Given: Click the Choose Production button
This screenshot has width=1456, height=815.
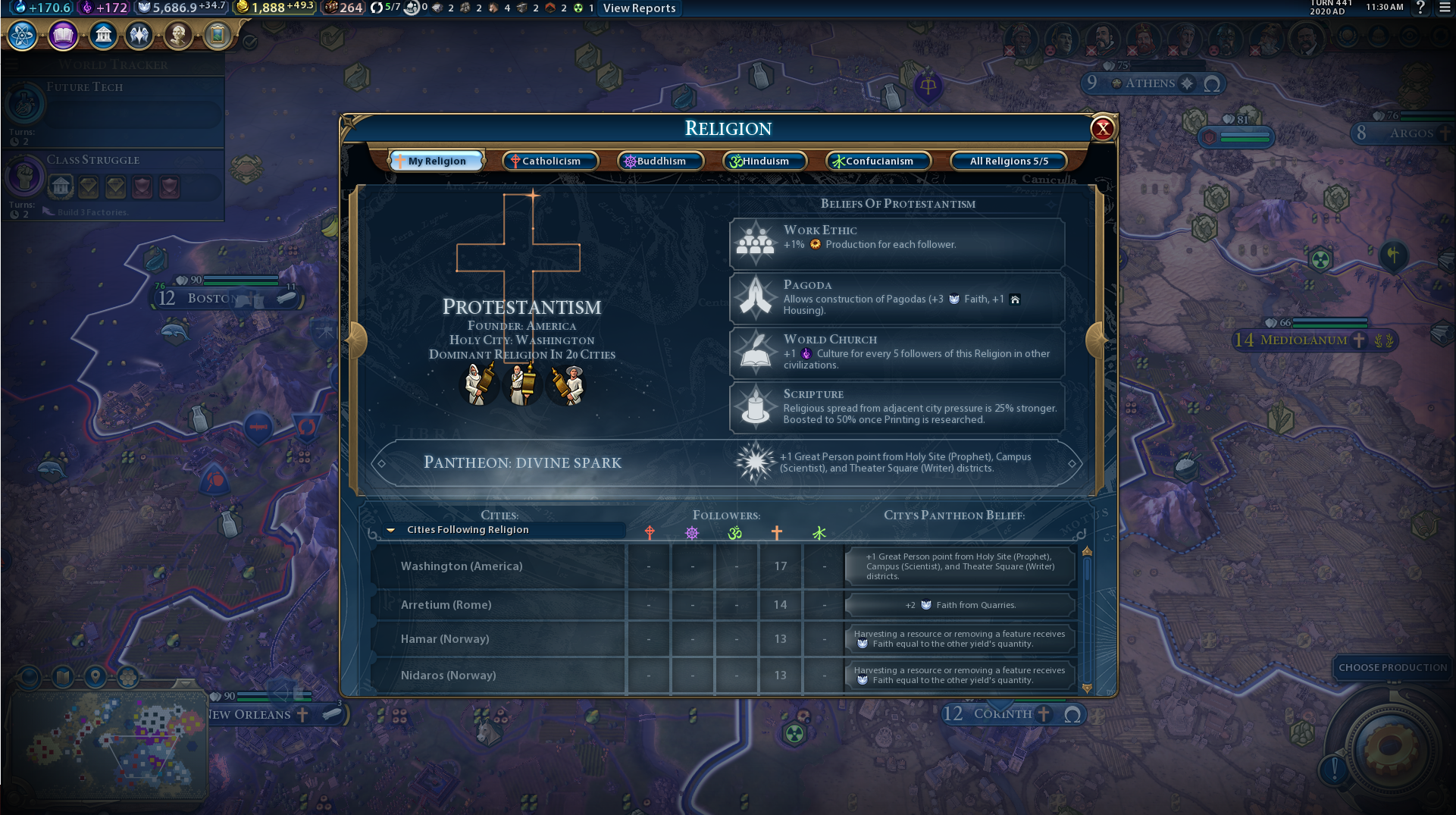Looking at the screenshot, I should tap(1392, 667).
